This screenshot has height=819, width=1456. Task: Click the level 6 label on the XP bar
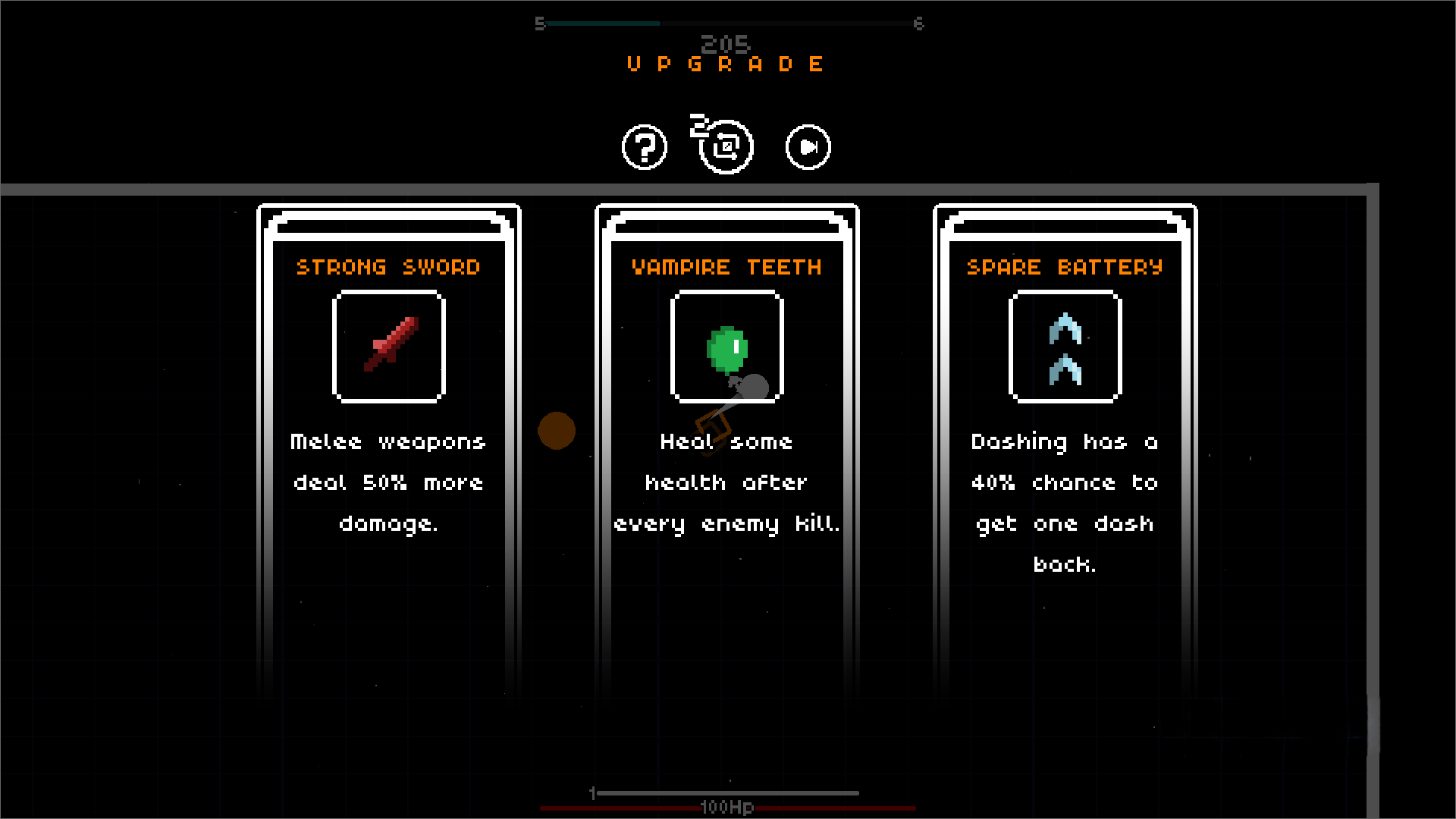pyautogui.click(x=920, y=23)
